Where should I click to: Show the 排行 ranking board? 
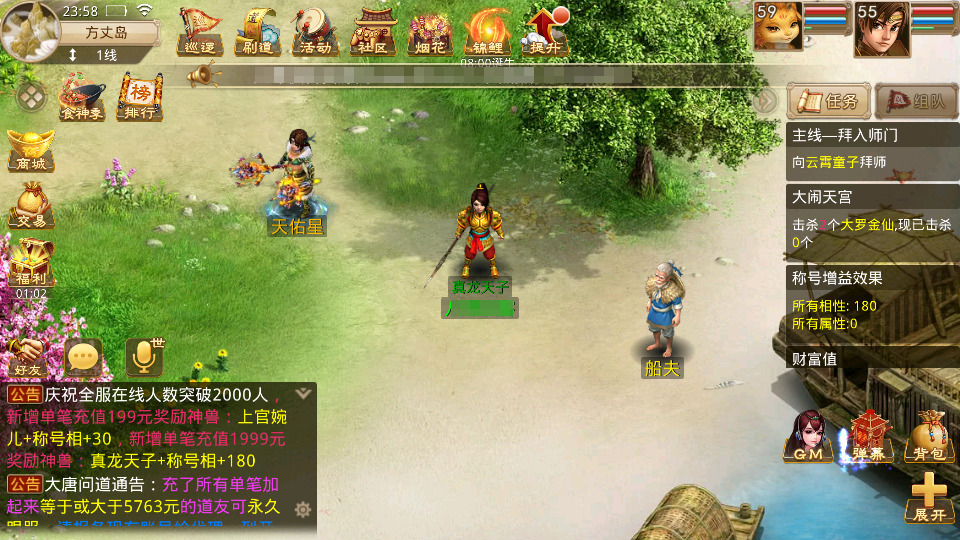coord(140,98)
